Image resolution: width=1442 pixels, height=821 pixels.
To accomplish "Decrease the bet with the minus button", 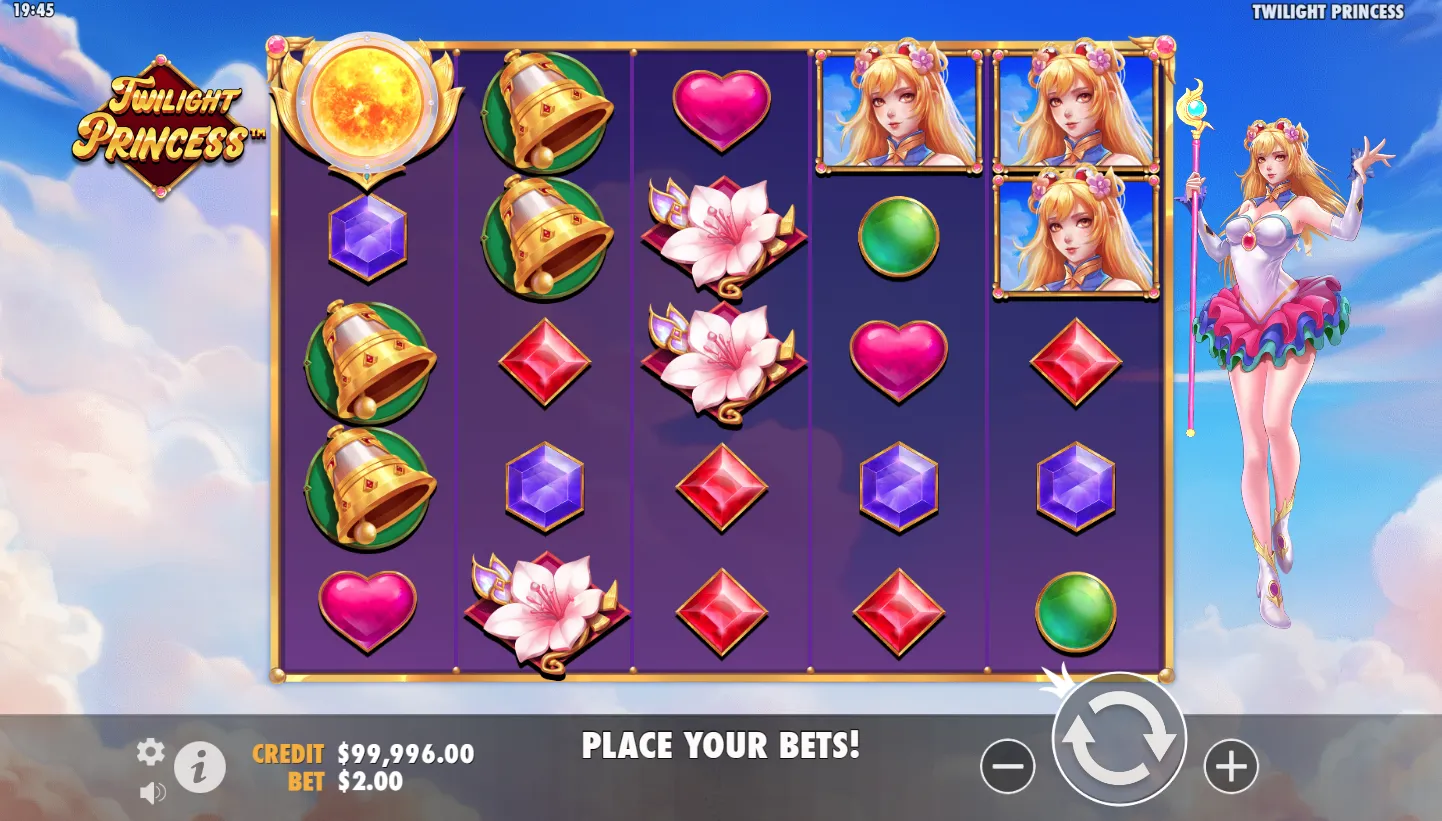I will (1007, 767).
